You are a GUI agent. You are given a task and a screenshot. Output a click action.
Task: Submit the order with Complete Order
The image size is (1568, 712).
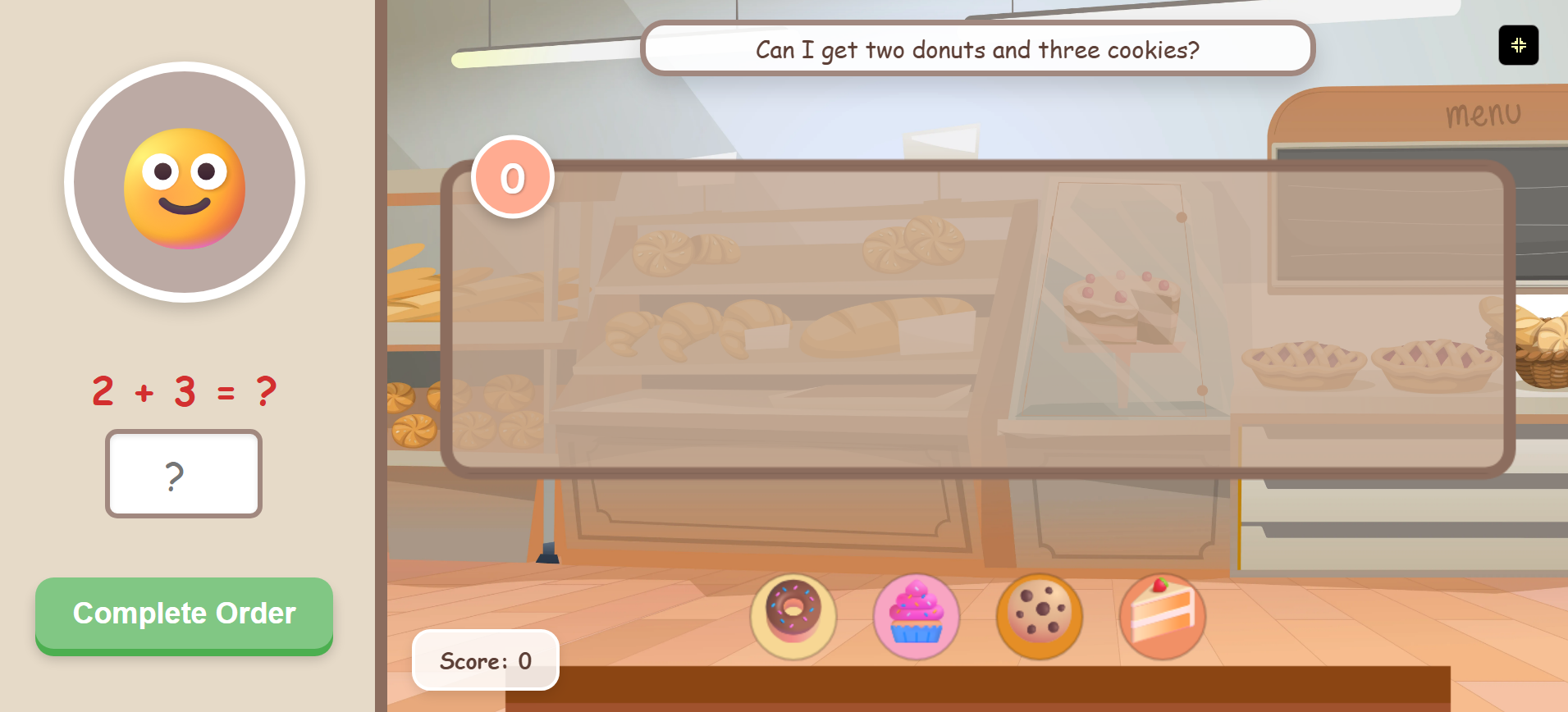184,614
